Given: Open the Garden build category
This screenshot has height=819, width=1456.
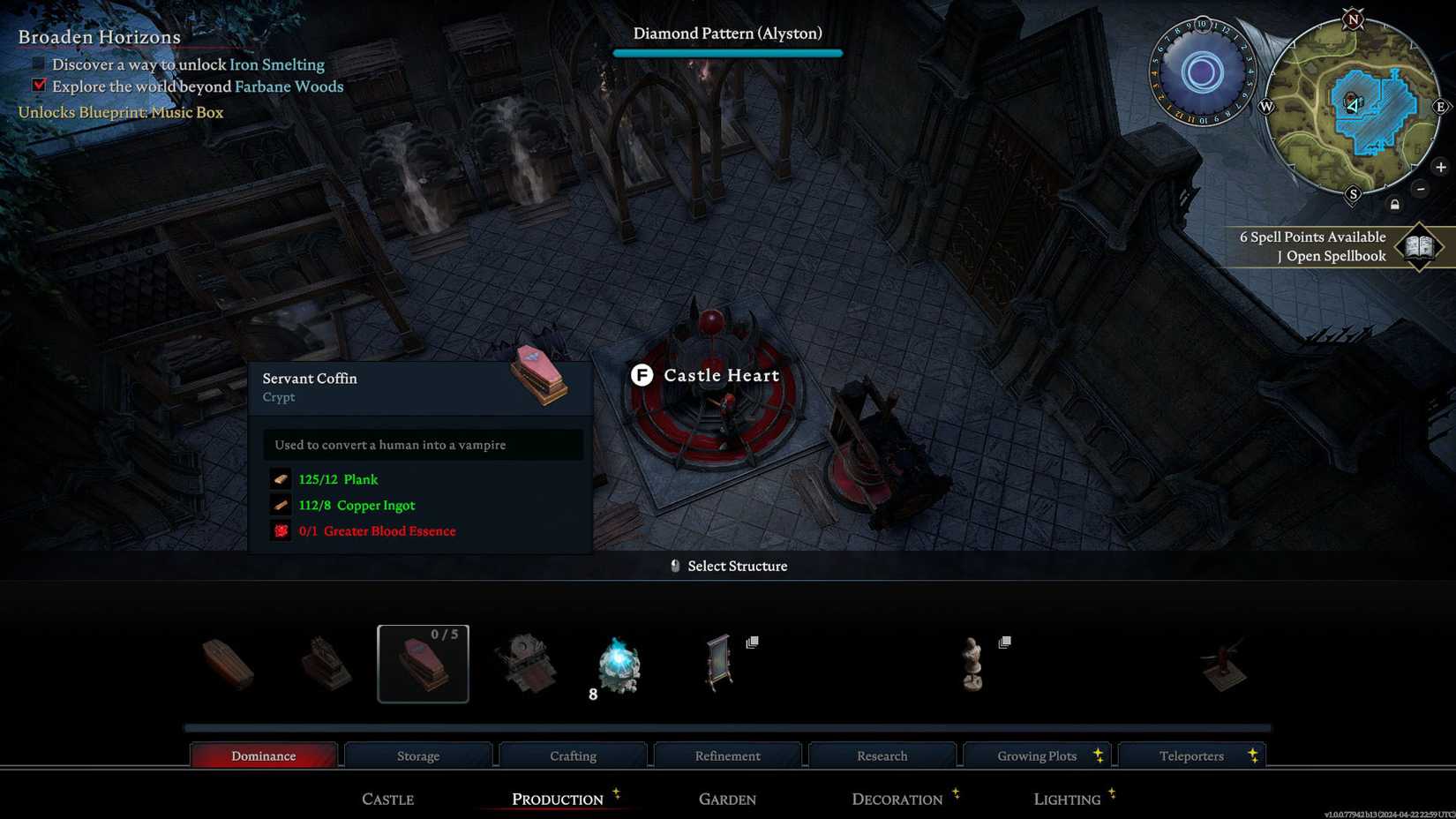Looking at the screenshot, I should coord(727,799).
